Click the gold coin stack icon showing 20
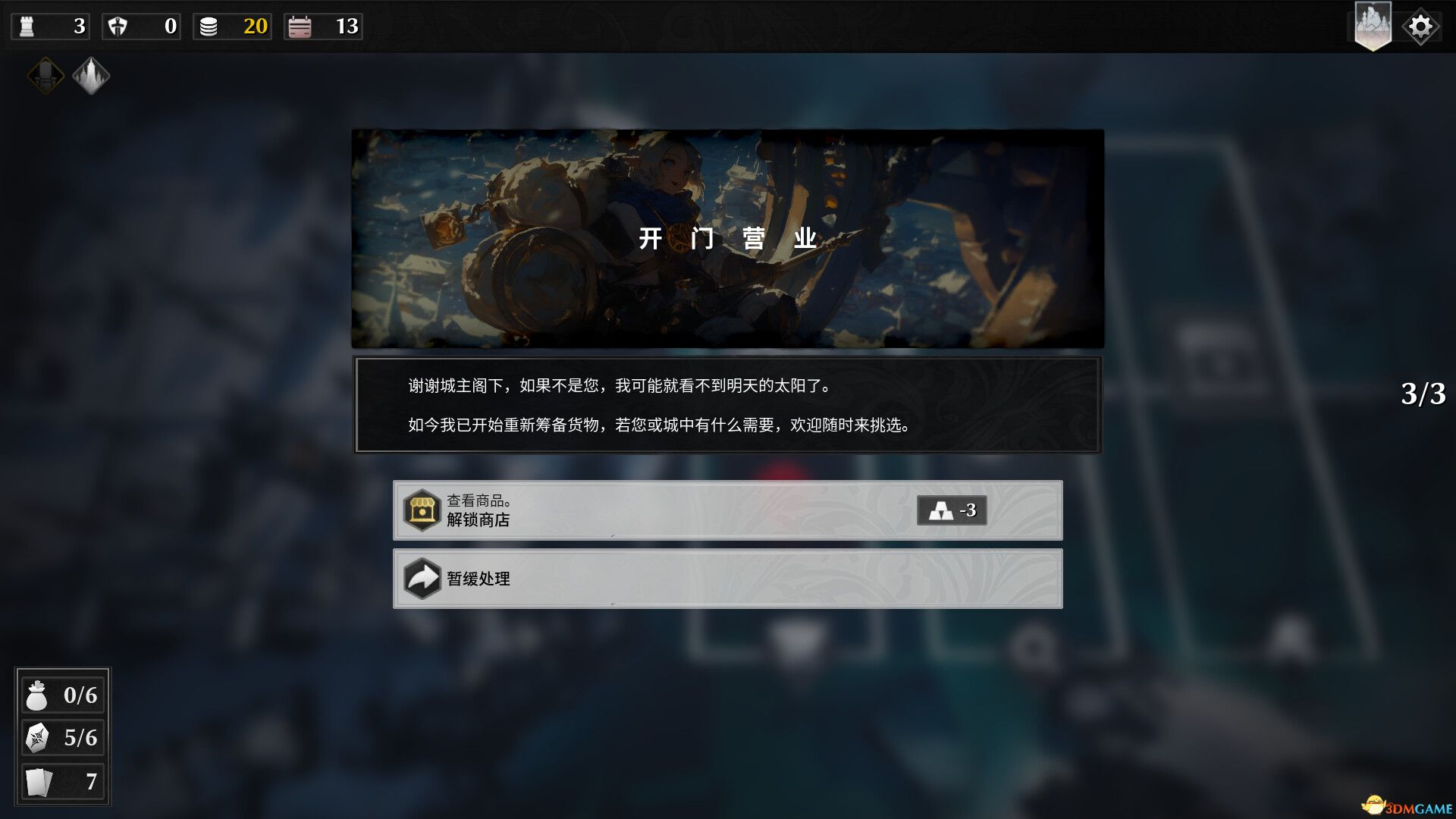 coord(207,26)
